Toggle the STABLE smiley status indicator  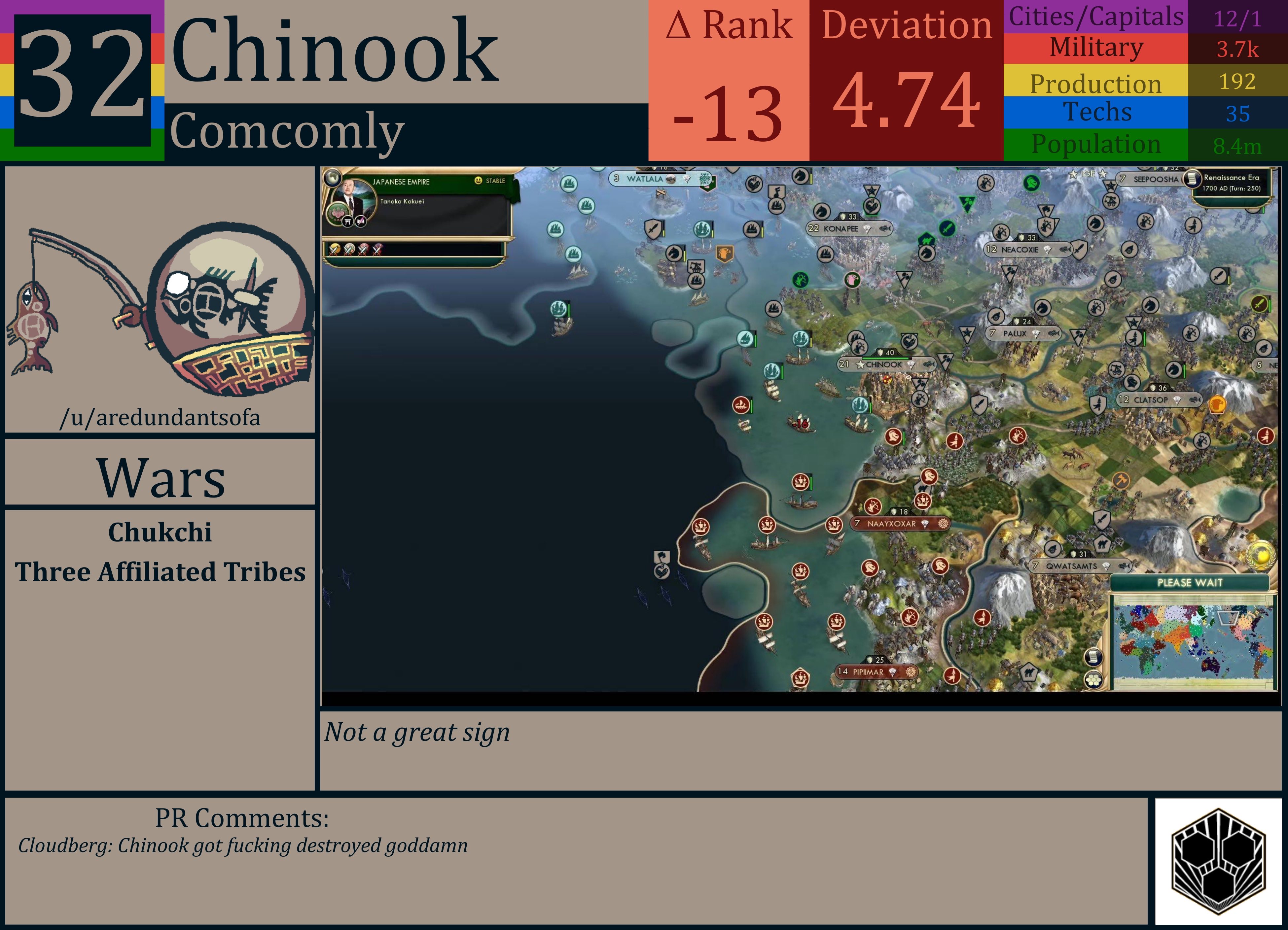(478, 181)
